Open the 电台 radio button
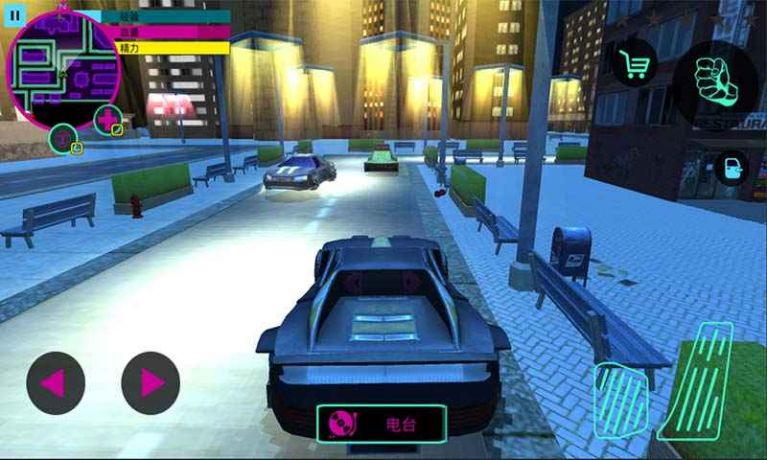 [381, 424]
